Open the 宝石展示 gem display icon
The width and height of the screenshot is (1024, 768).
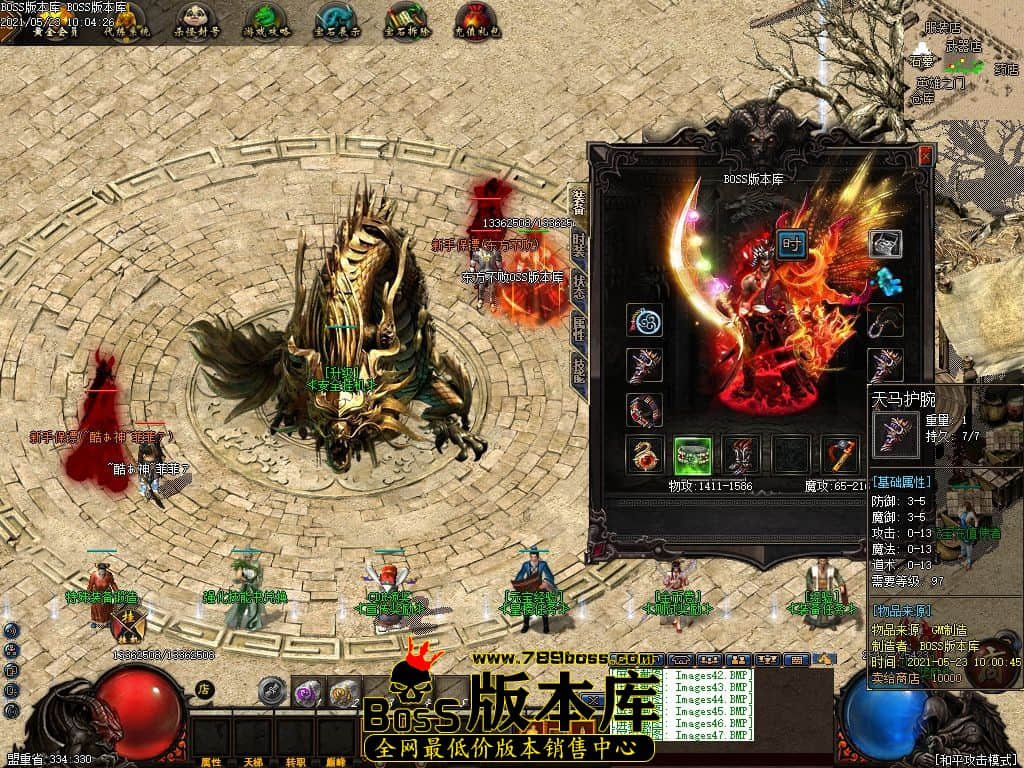coord(336,18)
